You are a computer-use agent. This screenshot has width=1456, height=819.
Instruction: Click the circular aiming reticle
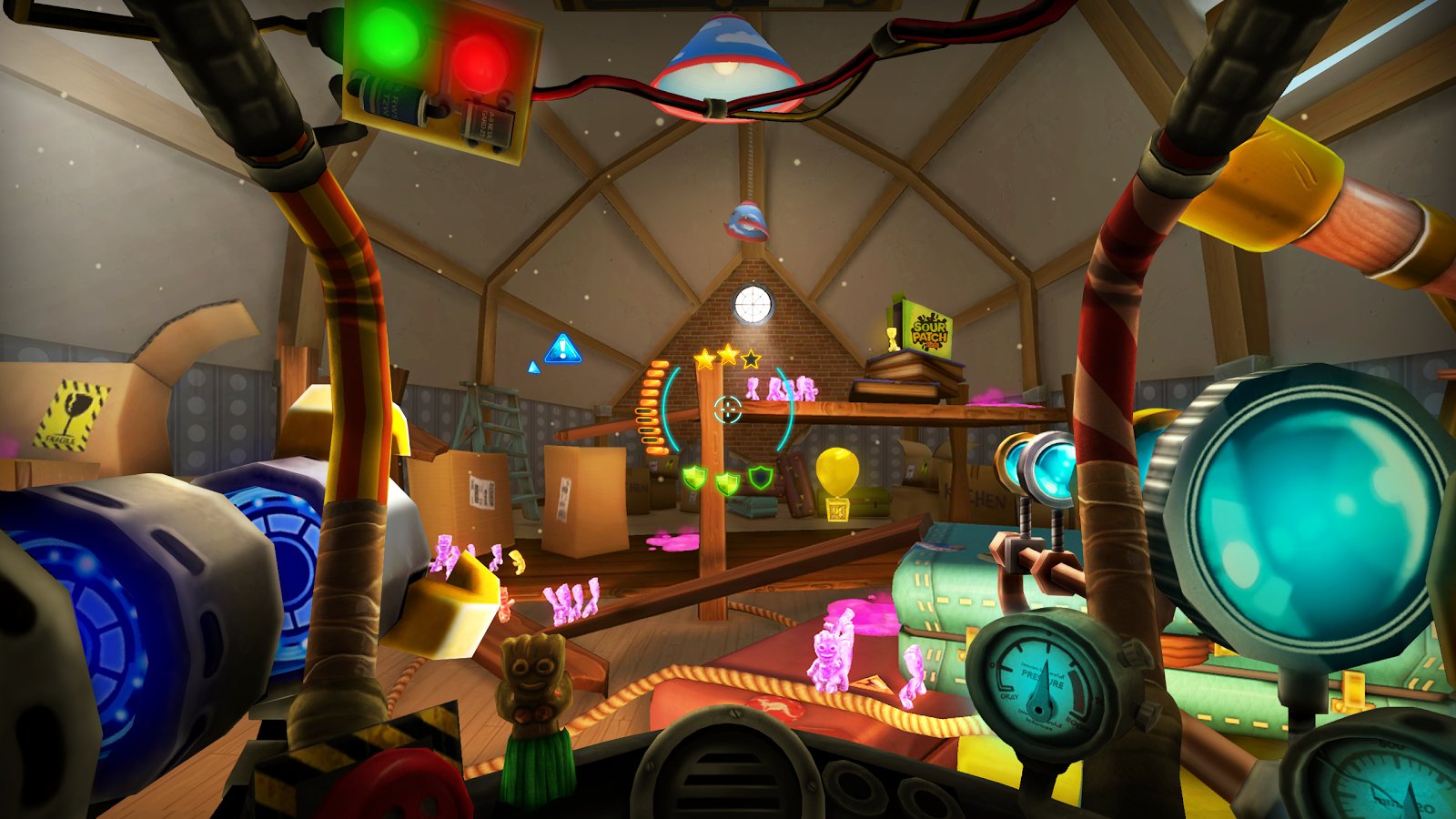[728, 410]
